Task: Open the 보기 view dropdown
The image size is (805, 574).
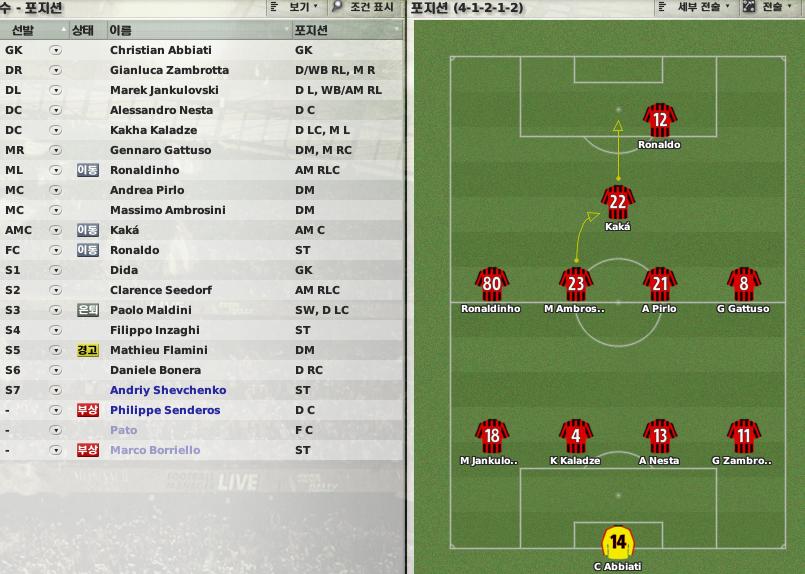Action: 296,7
